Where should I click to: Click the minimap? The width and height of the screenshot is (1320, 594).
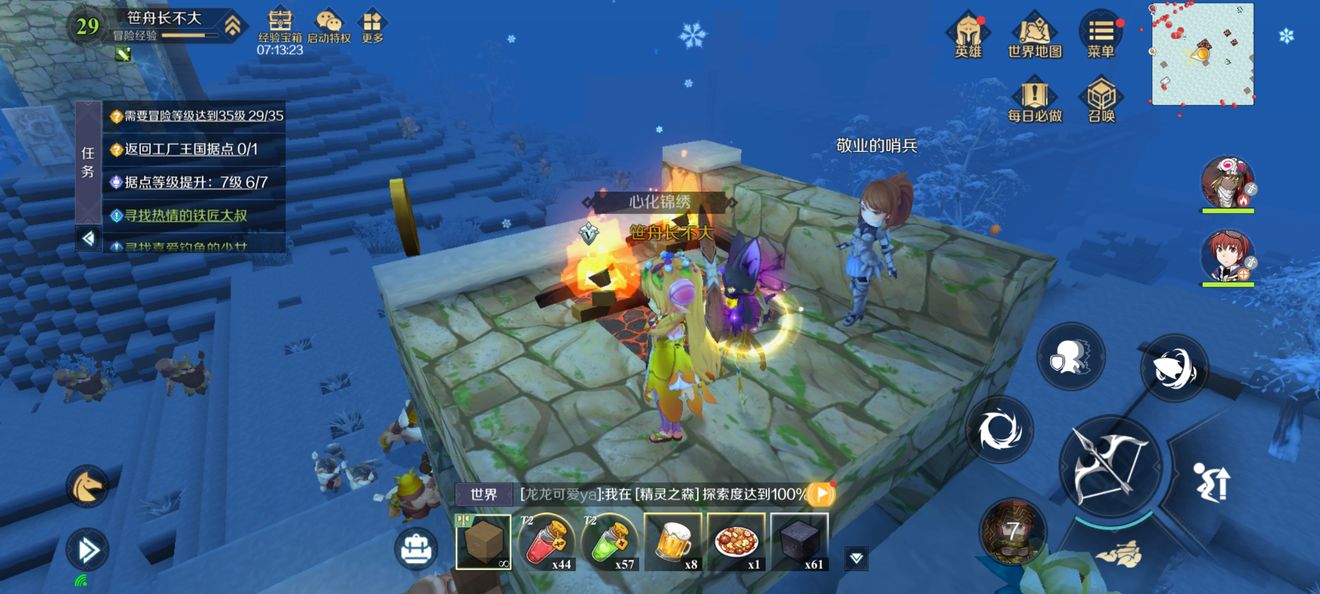[x=1202, y=54]
